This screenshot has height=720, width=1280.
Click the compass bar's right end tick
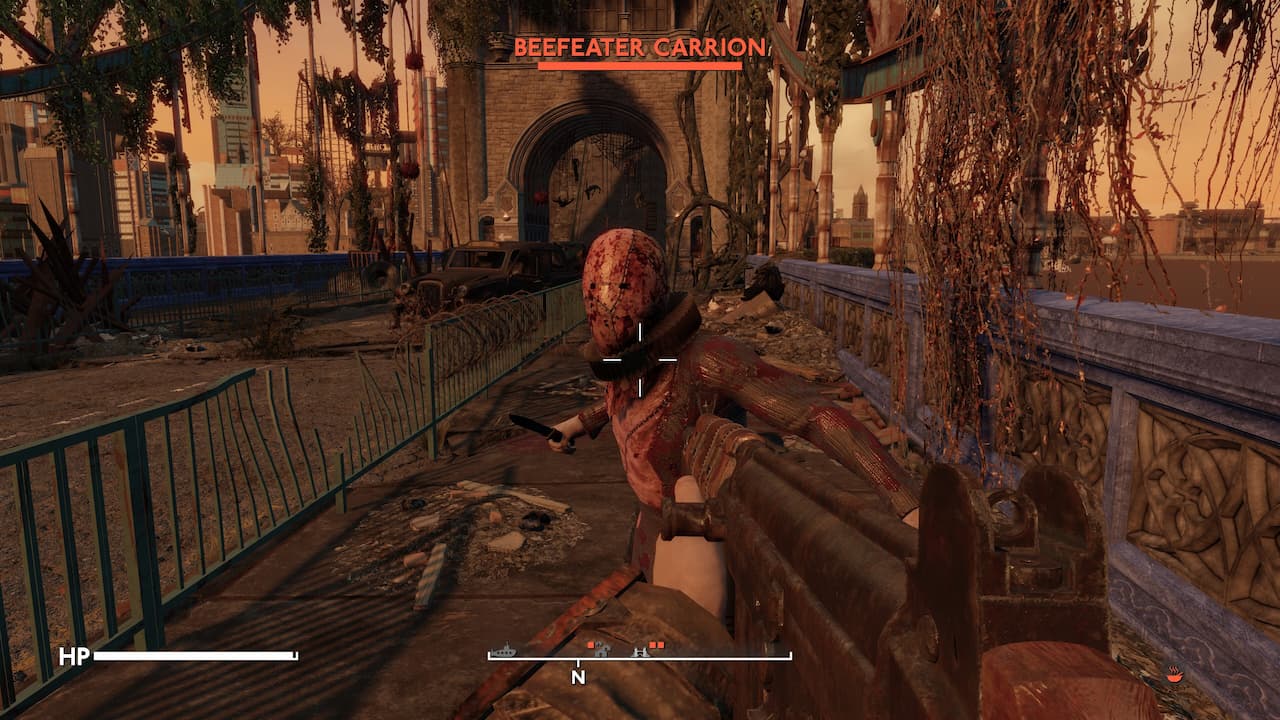point(789,655)
